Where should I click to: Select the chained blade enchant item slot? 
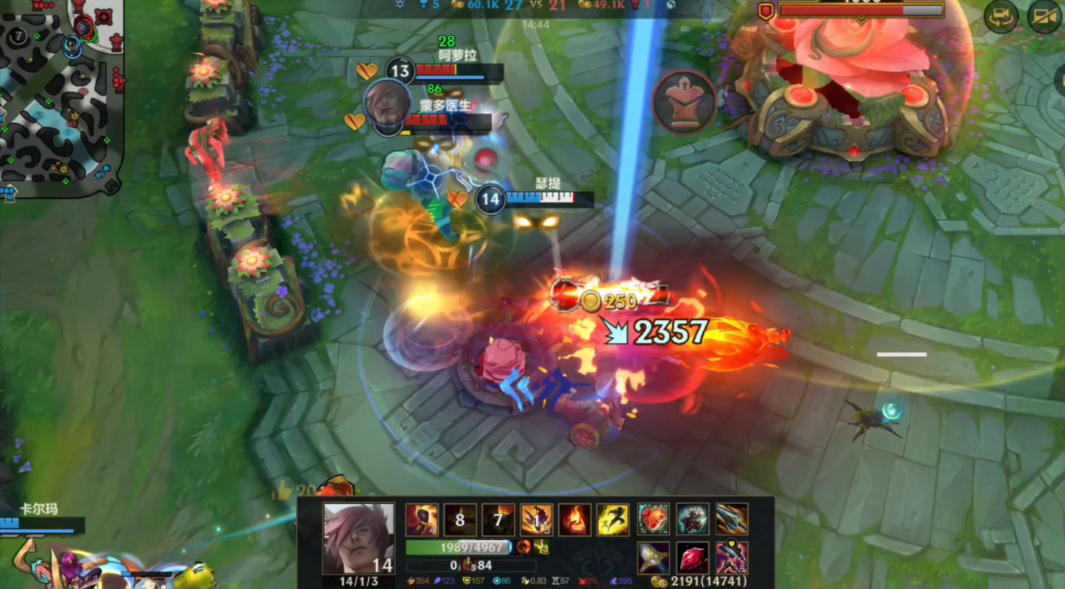731,557
